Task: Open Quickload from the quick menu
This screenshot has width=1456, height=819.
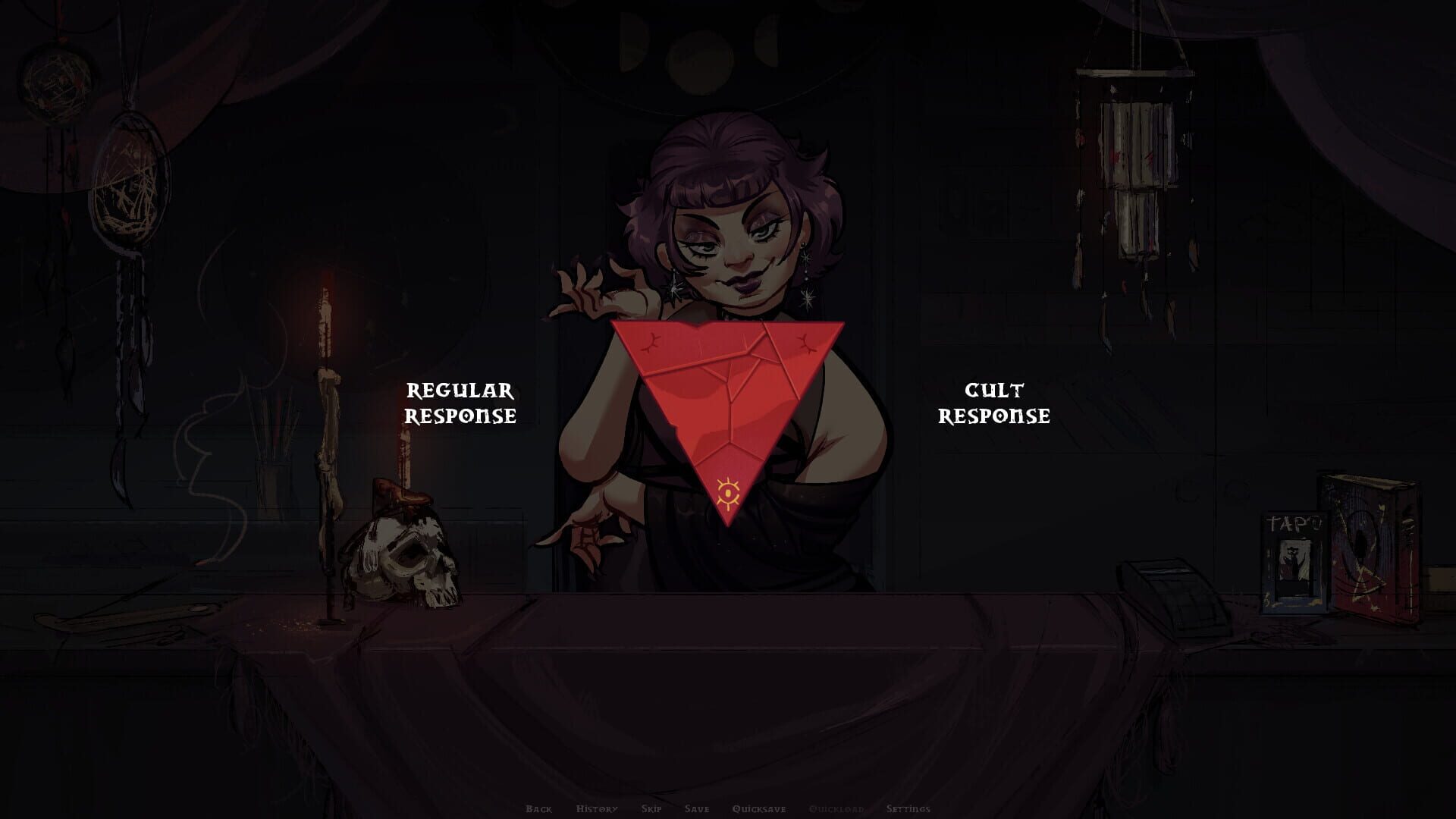Action: tap(836, 809)
